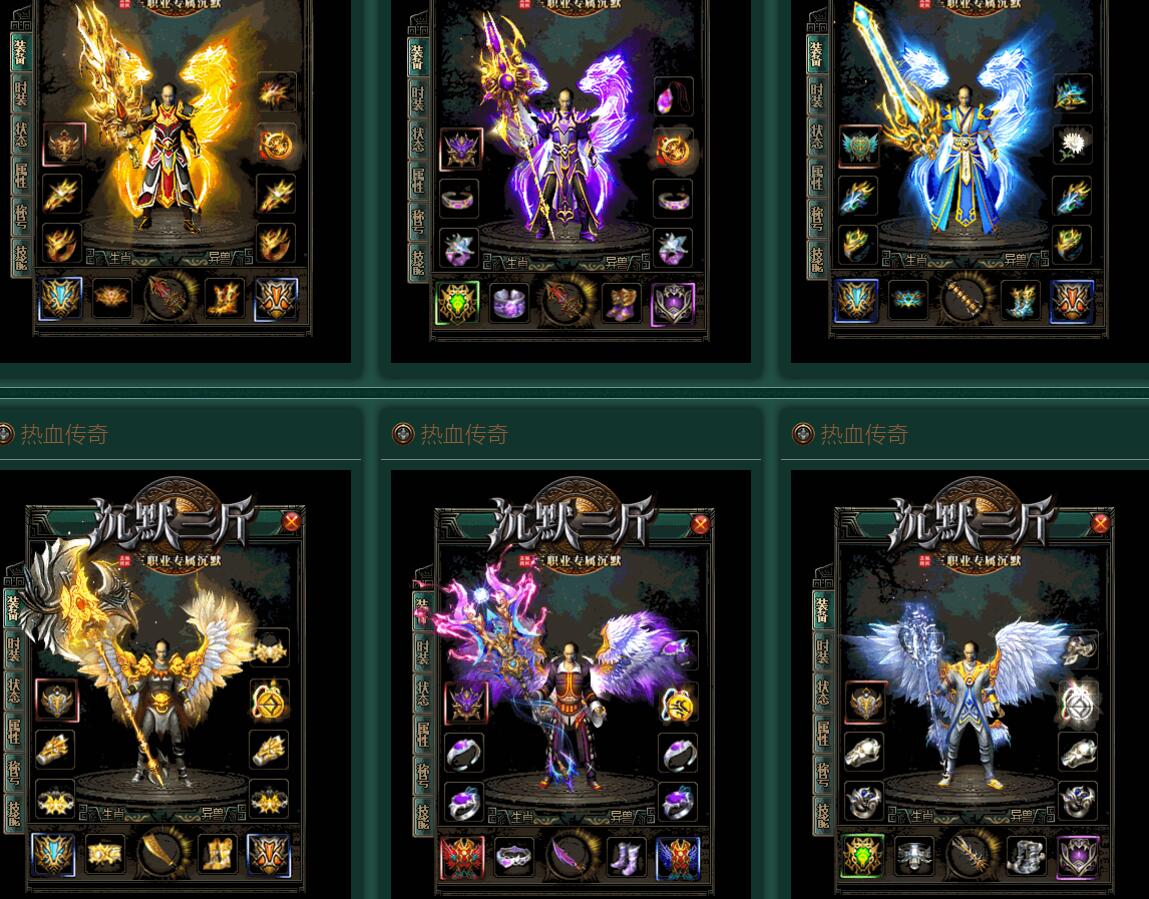Open 时装 tab beside the silver-winged character
This screenshot has width=1149, height=899.
[x=821, y=651]
